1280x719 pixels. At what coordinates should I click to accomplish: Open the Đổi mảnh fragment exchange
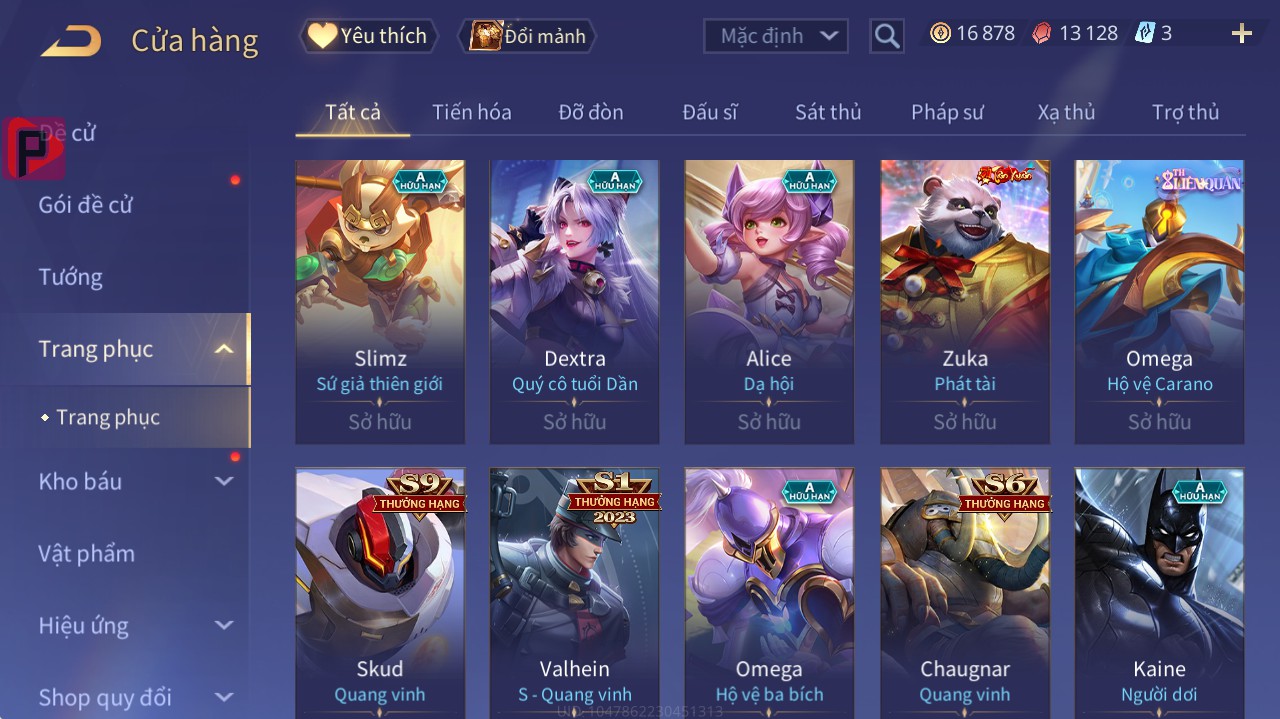pyautogui.click(x=527, y=36)
